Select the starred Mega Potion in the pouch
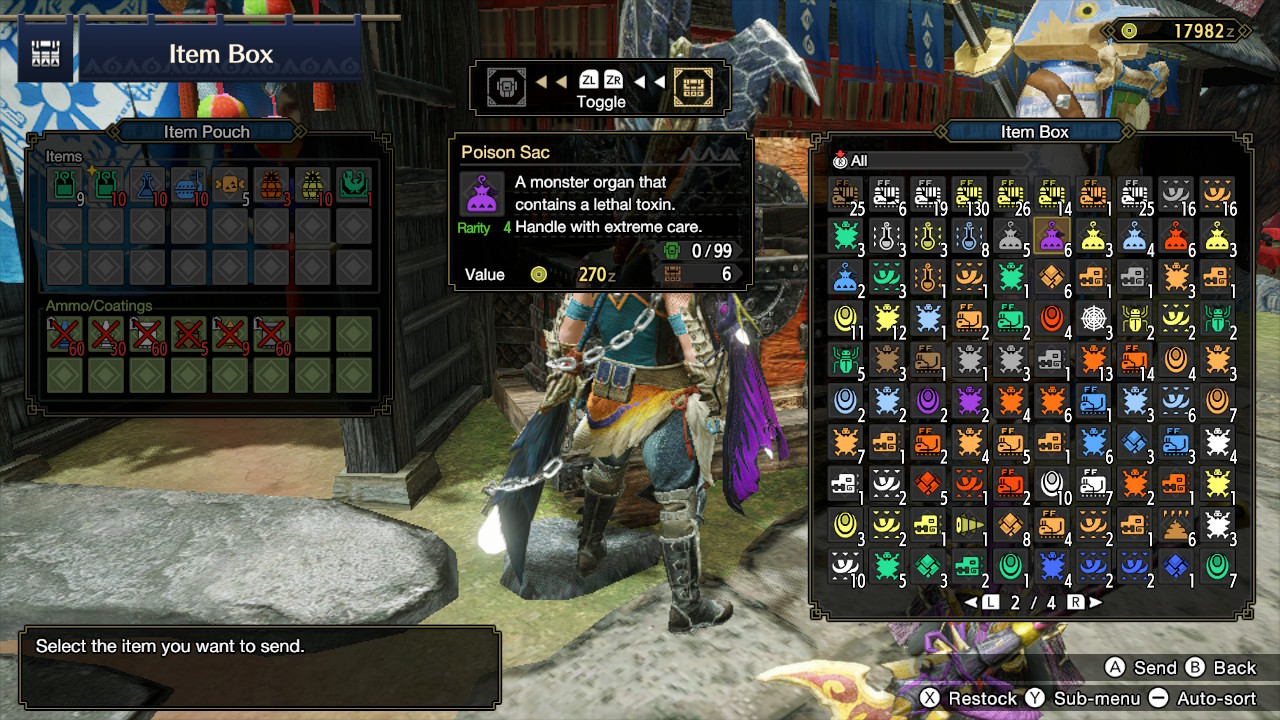The image size is (1280, 720). (104, 185)
